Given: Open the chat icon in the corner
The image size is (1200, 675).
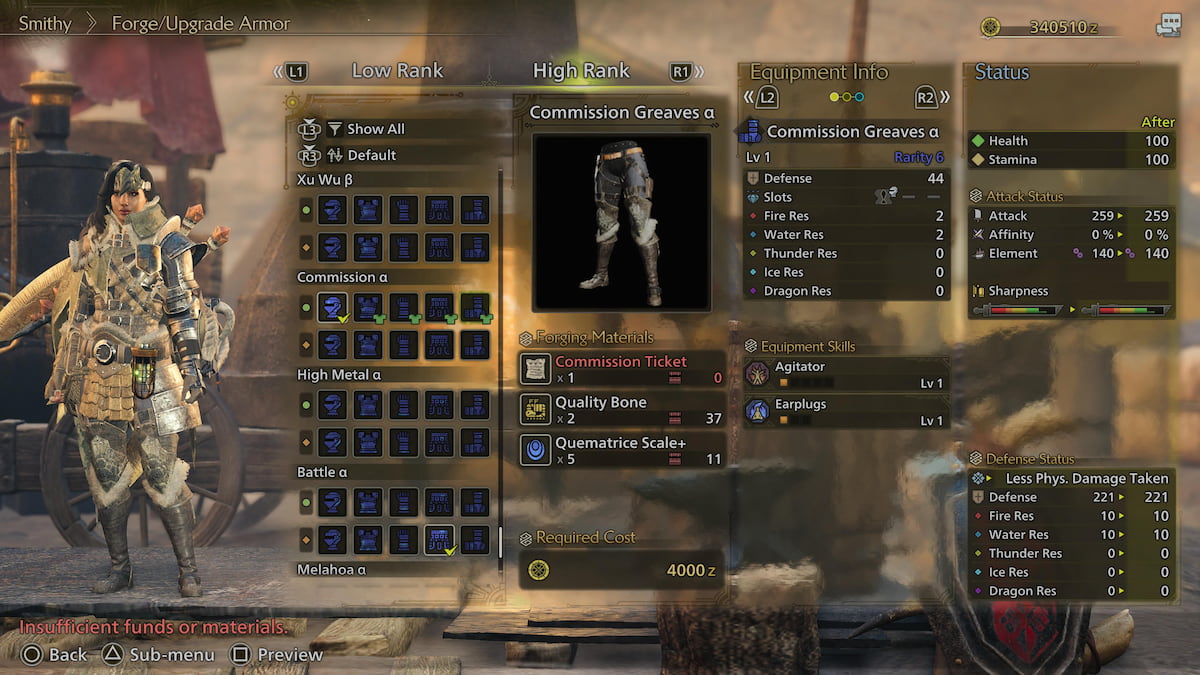Looking at the screenshot, I should point(1168,27).
